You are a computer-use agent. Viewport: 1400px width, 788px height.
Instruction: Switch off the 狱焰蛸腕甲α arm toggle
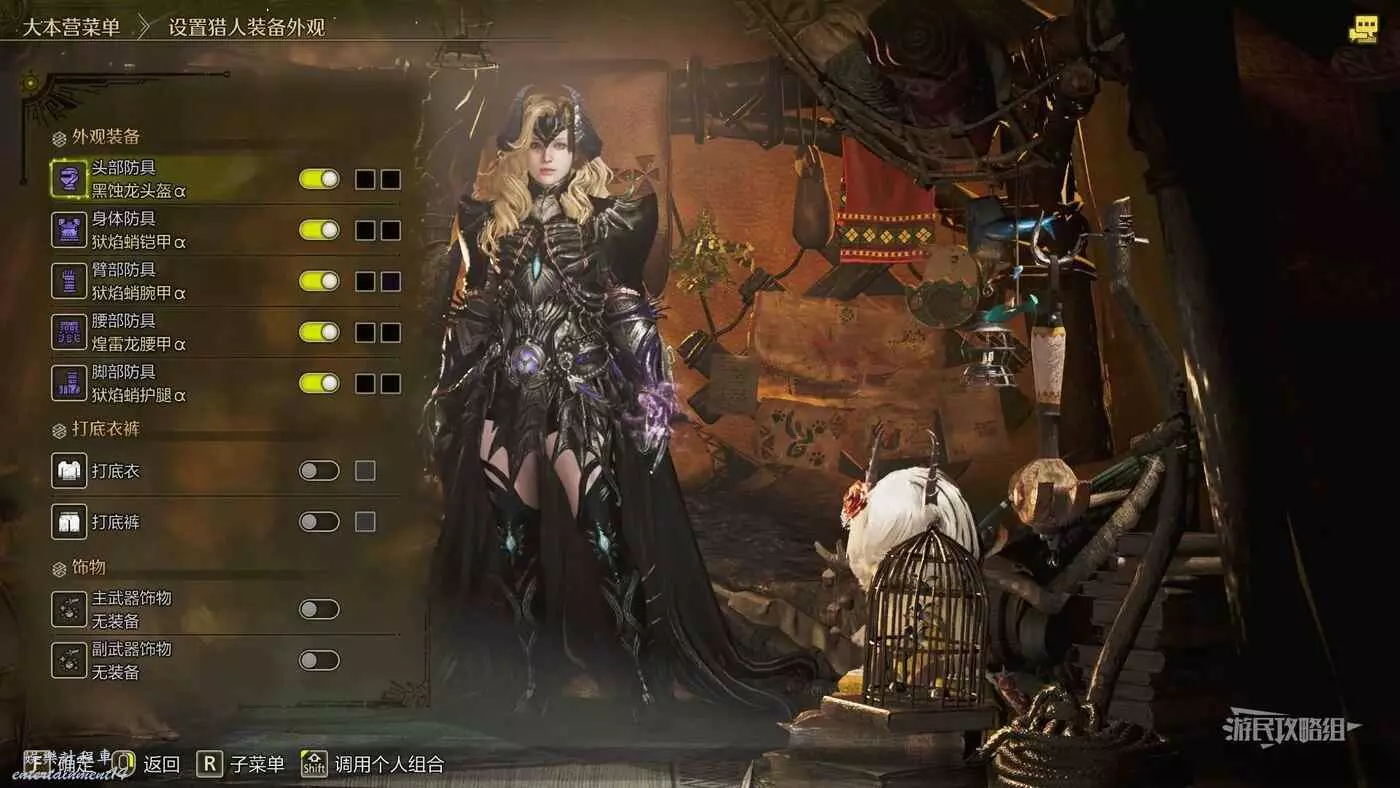click(319, 281)
